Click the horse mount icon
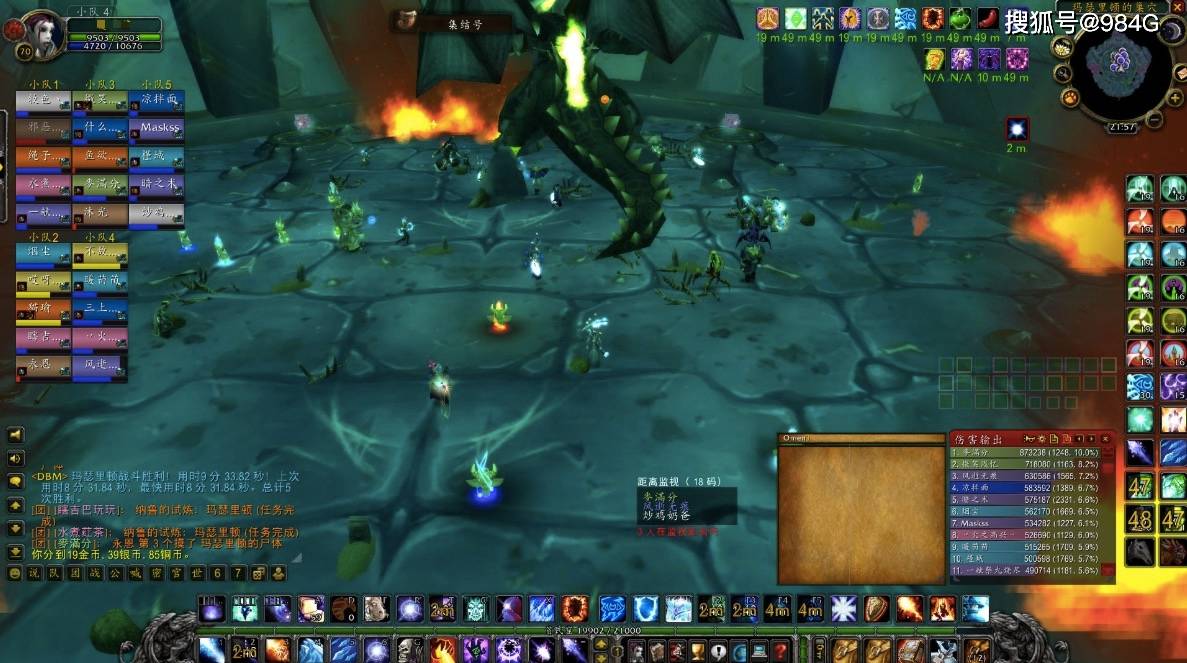Viewport: 1187px width, 663px height. [1139, 551]
